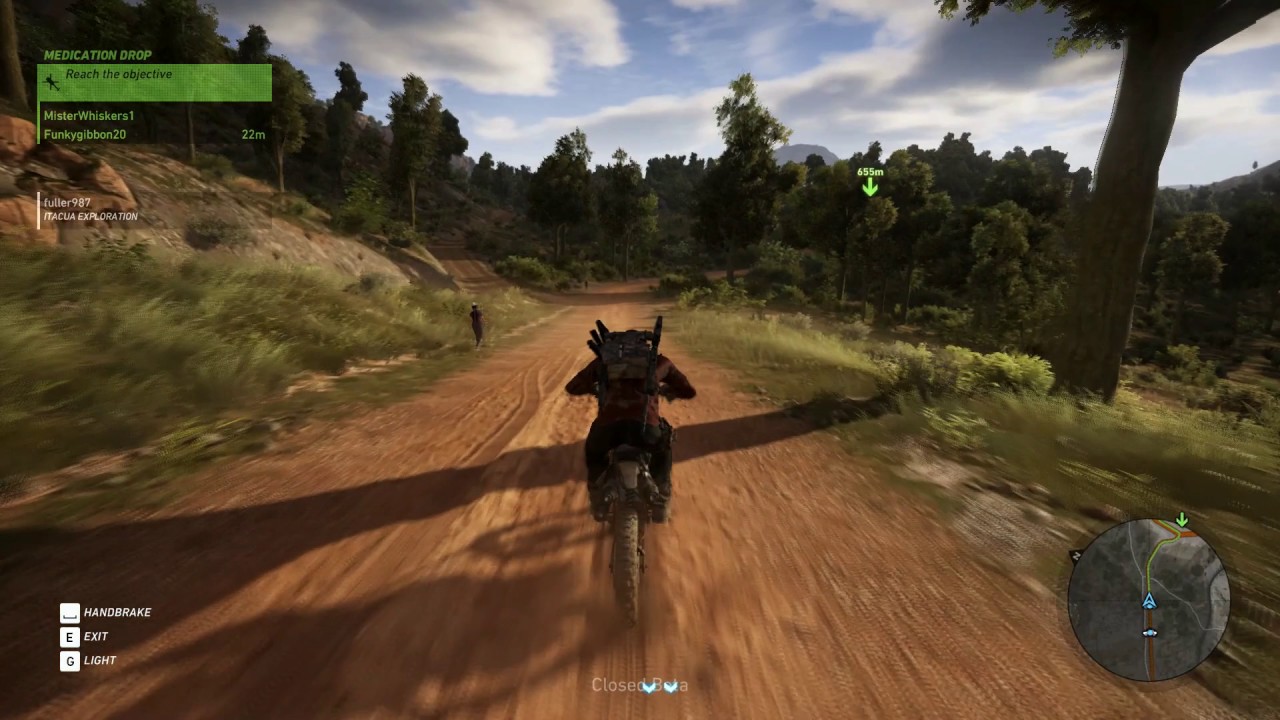Open the circular minimap
1280x720 pixels.
[x=1148, y=600]
